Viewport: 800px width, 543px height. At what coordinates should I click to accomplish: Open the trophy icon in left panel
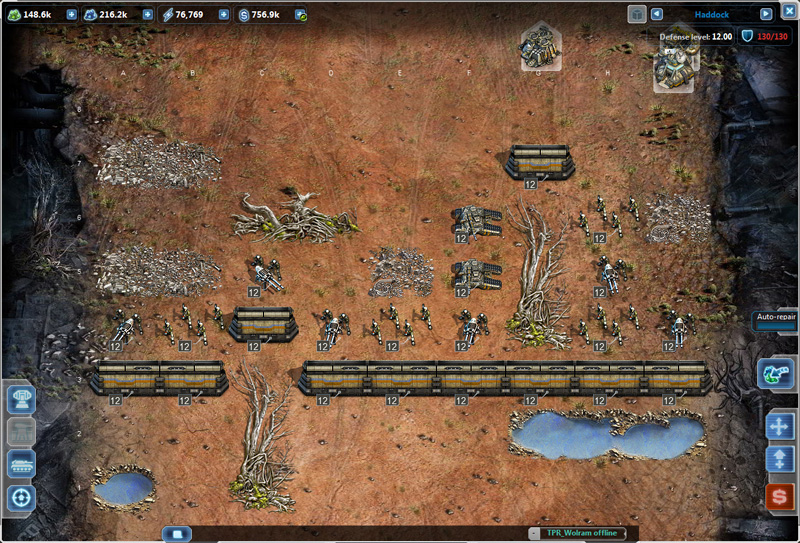coord(22,399)
